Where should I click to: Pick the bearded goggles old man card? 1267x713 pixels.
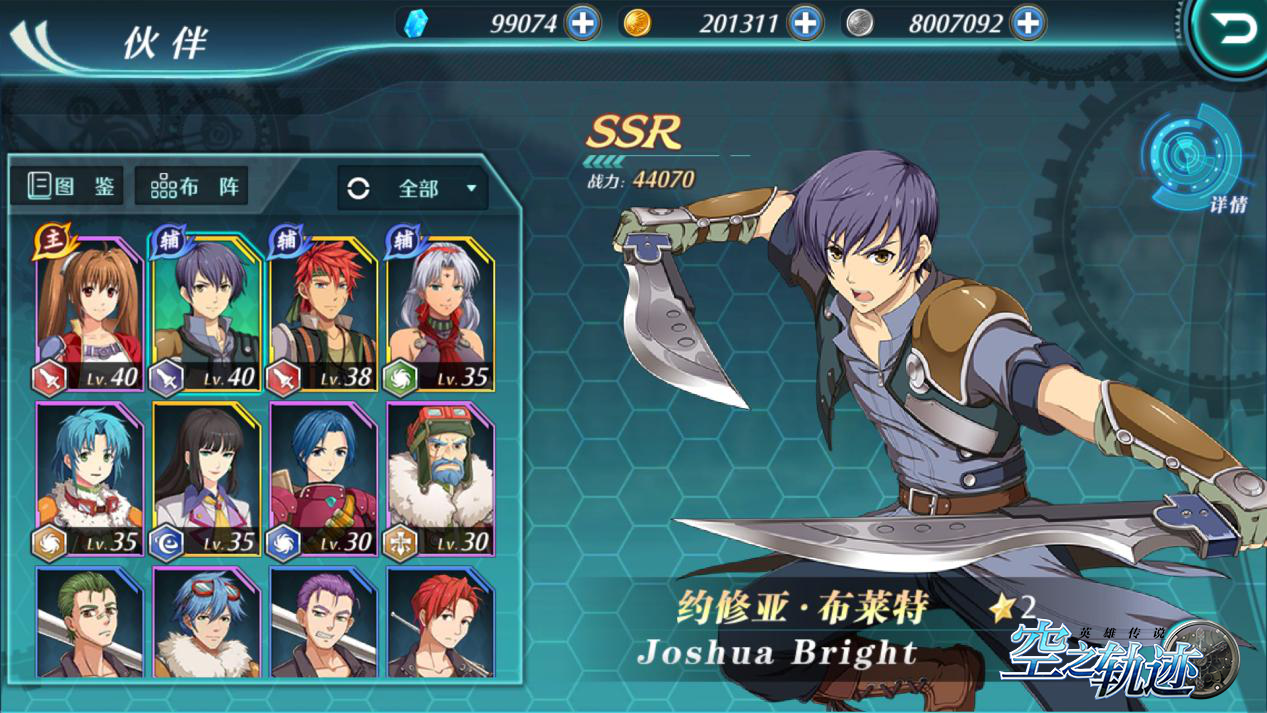(440, 480)
